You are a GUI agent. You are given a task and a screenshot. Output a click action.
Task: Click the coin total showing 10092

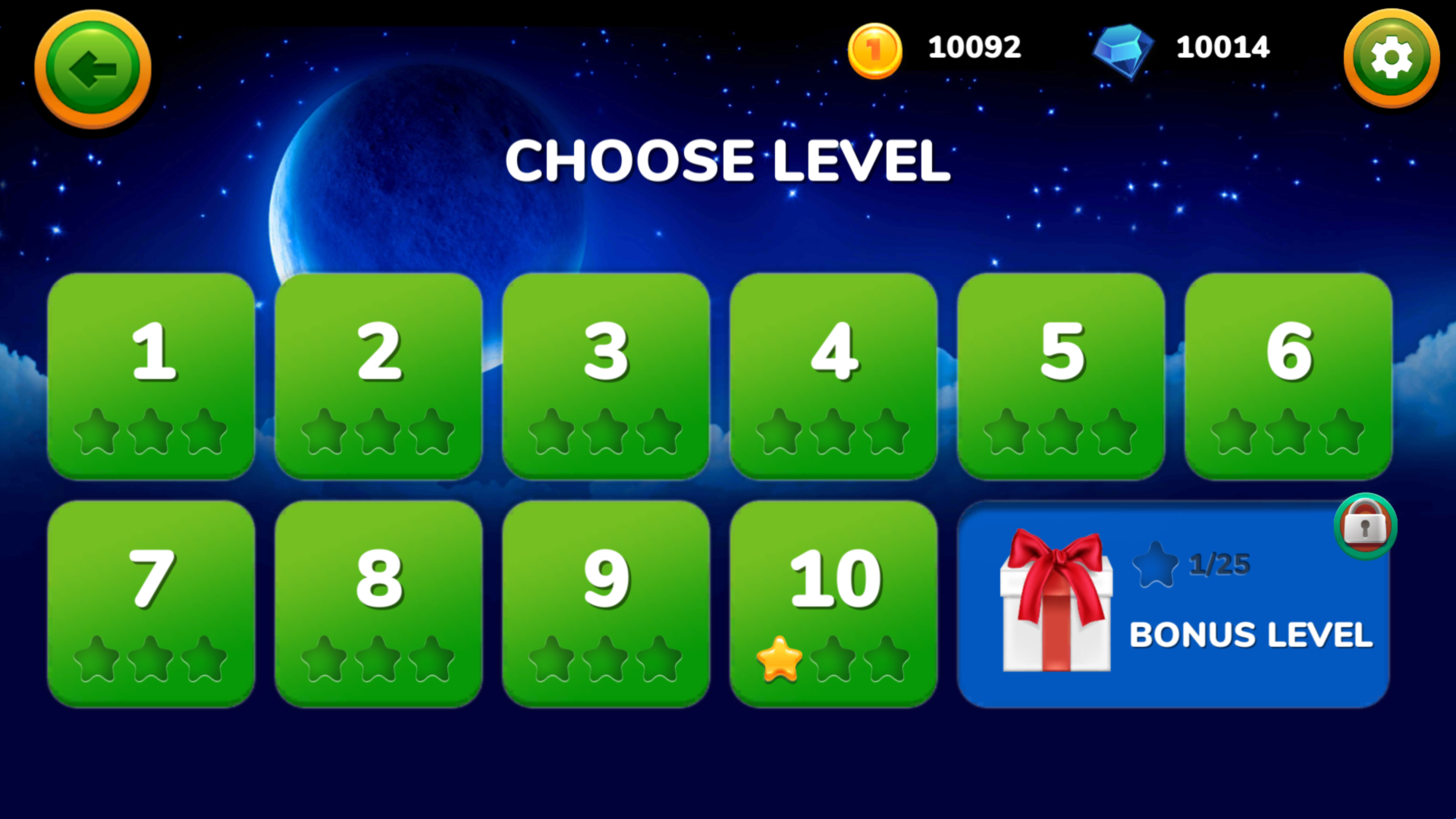click(x=972, y=47)
